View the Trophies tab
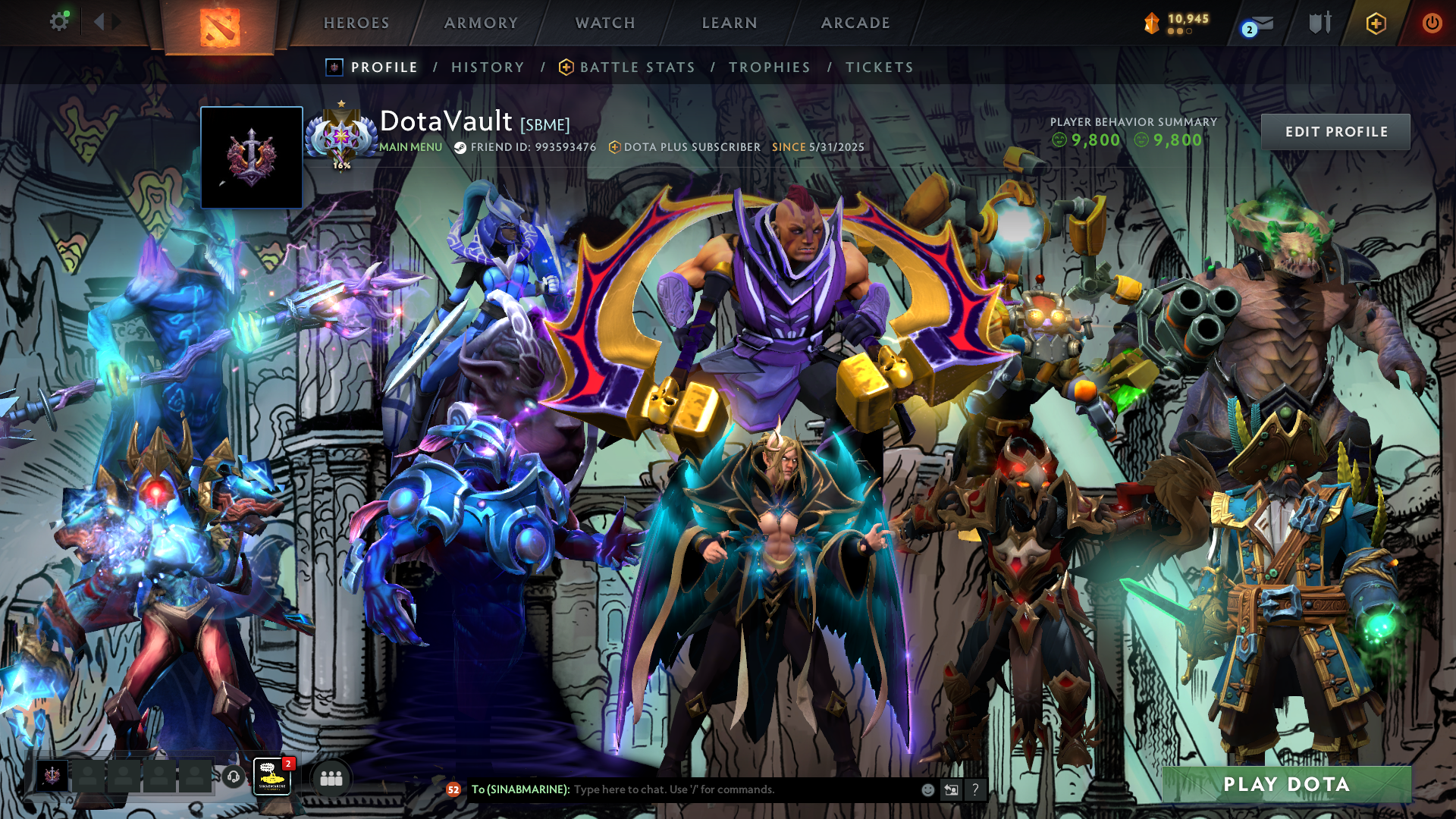 (x=770, y=67)
